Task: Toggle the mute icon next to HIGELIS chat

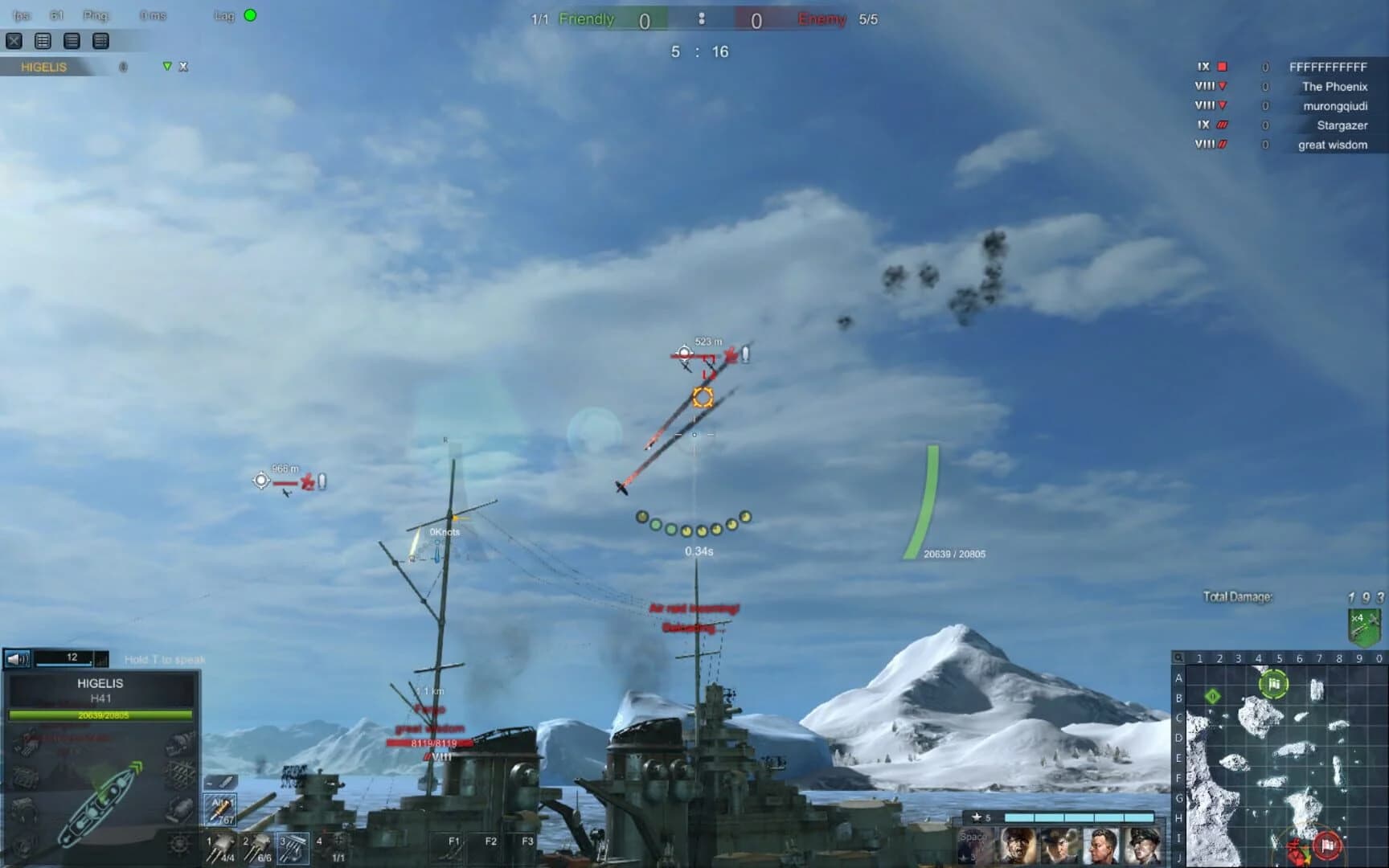Action: click(123, 68)
